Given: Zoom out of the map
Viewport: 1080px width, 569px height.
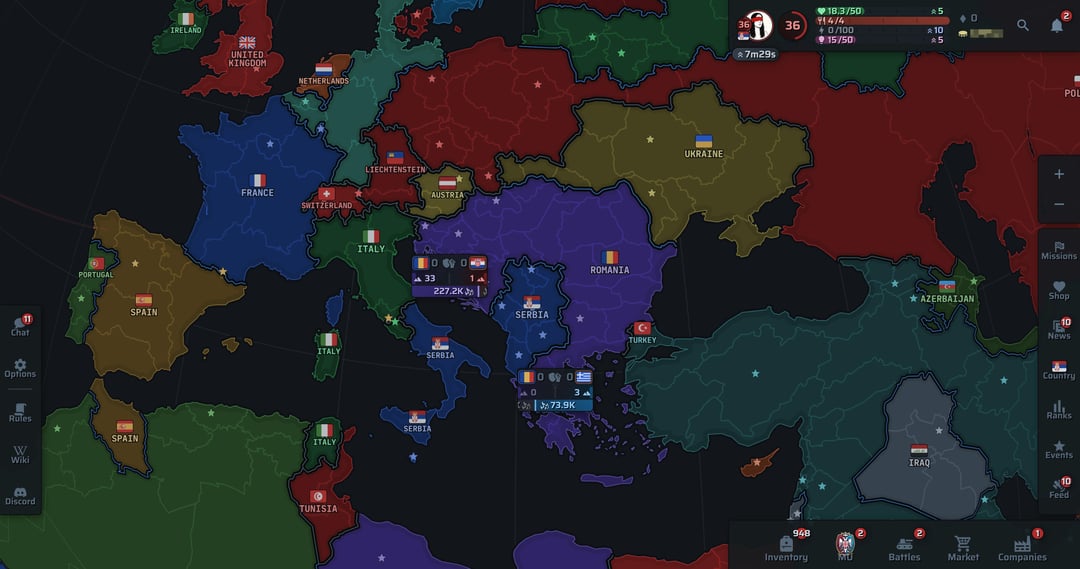Looking at the screenshot, I should 1059,205.
